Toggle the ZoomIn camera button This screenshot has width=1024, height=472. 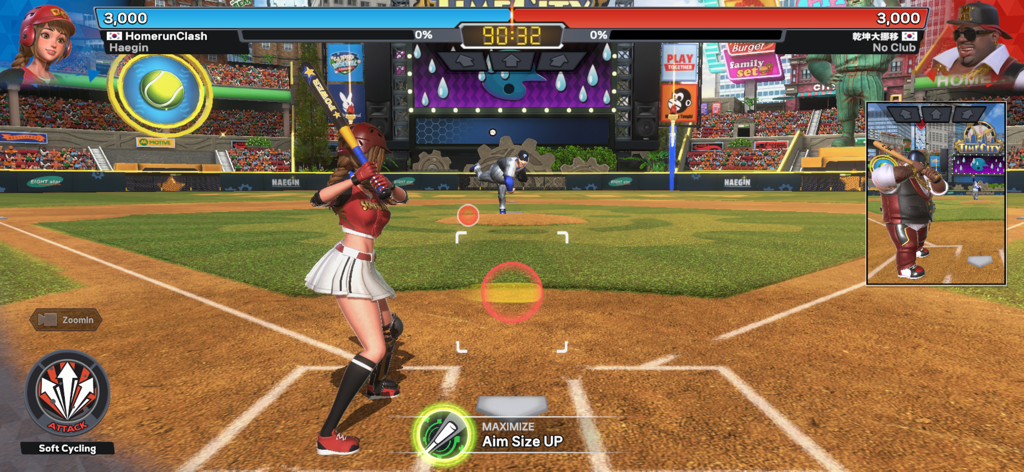(66, 320)
